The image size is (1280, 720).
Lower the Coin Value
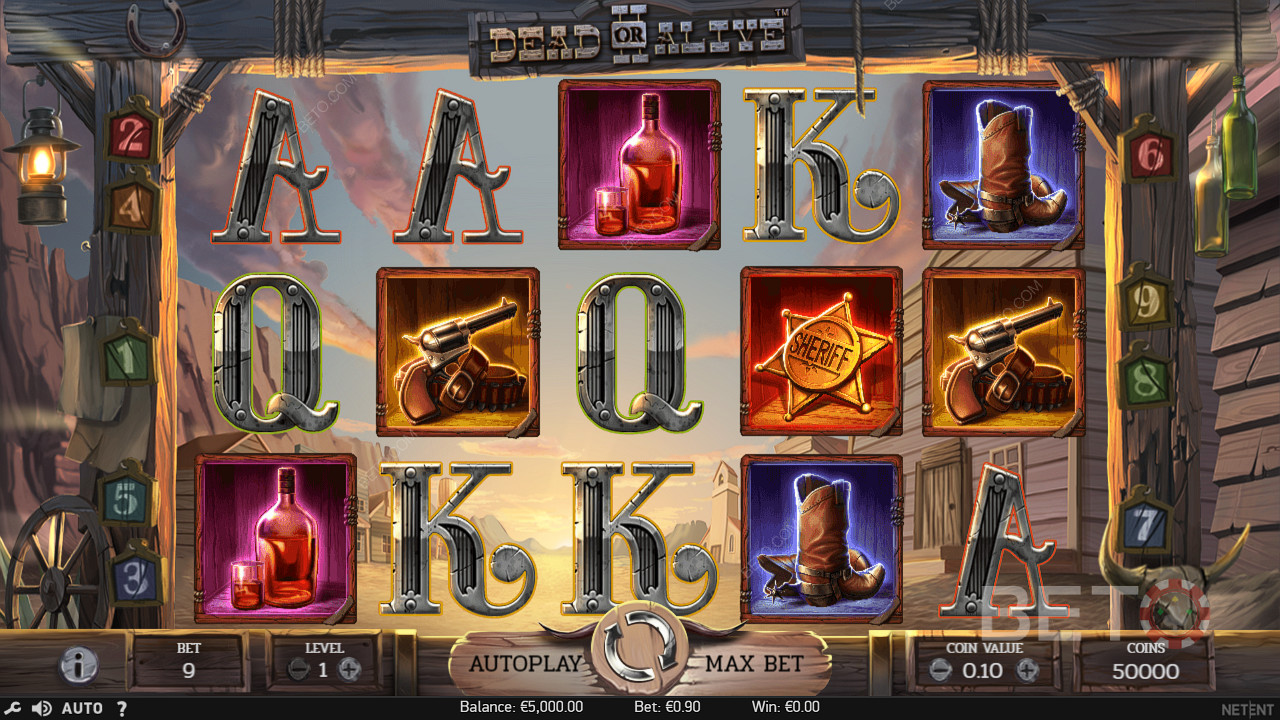[938, 671]
